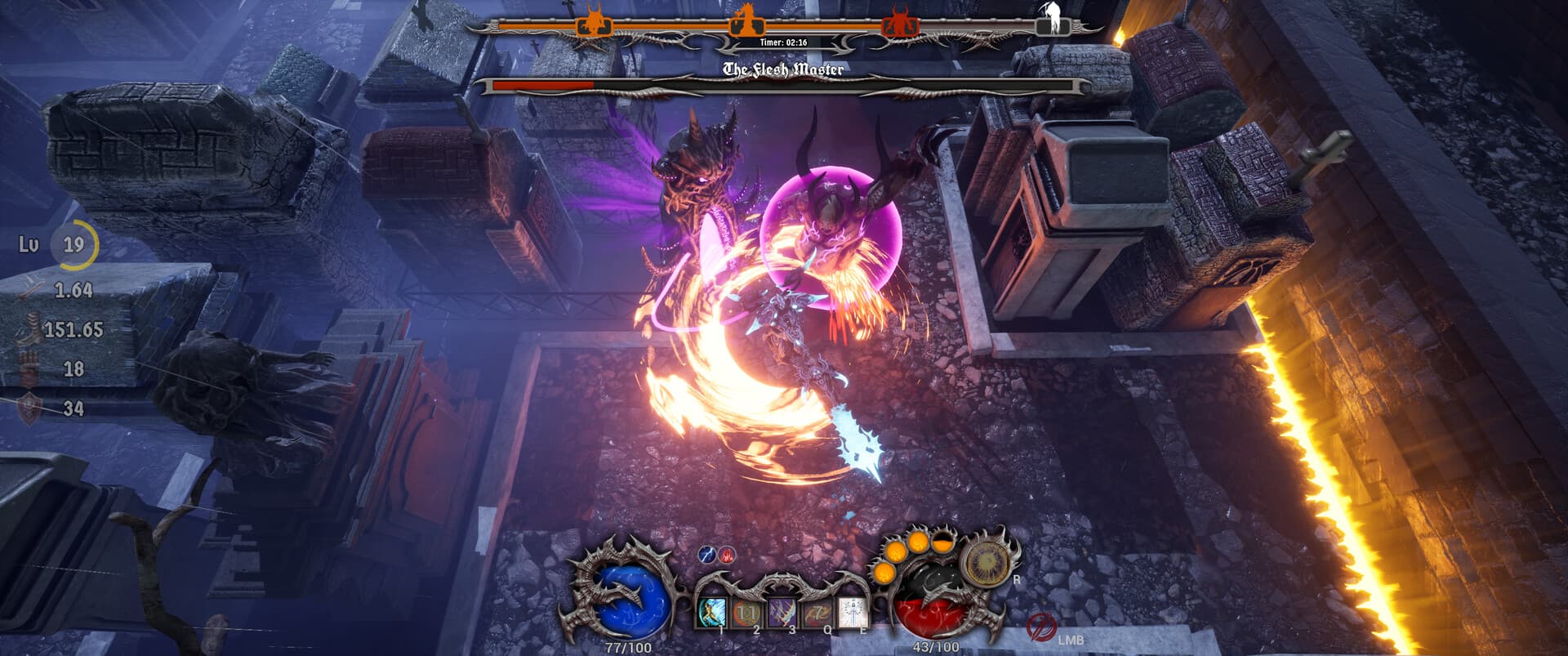Trigger the holy sword ability bound to E
The width and height of the screenshot is (1568, 656).
[853, 613]
